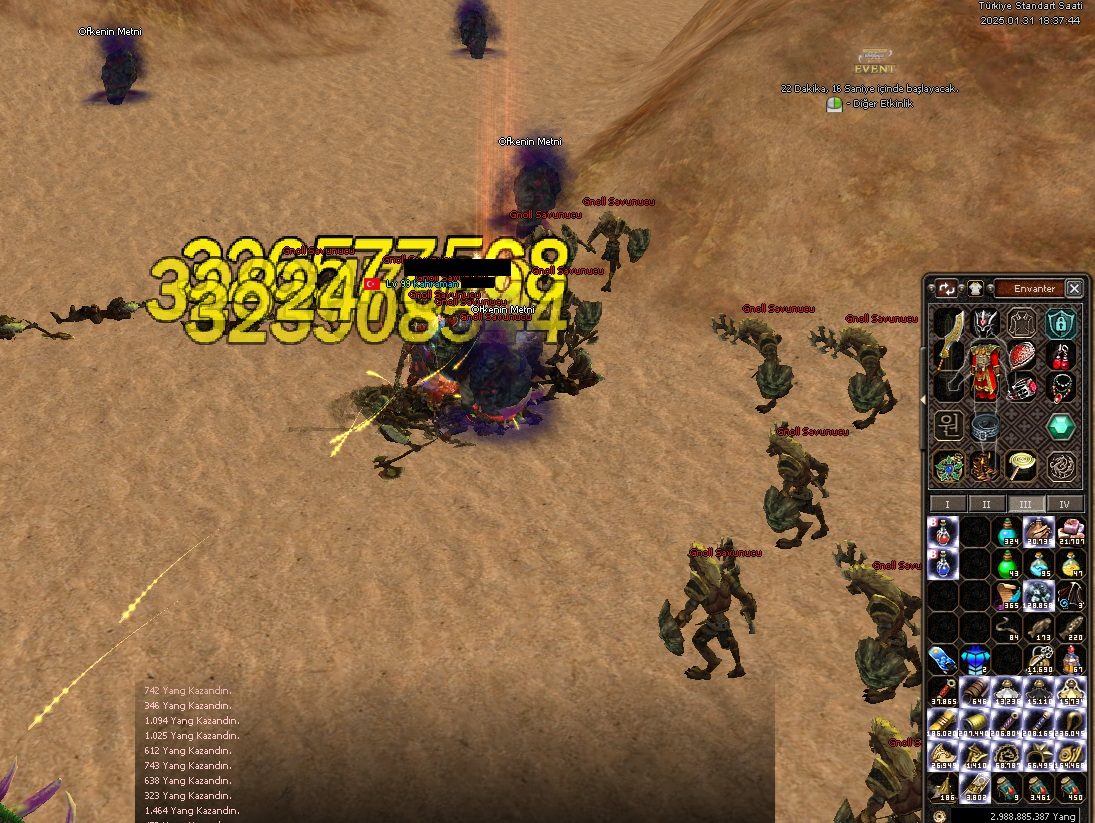
Task: Click the Diğer Etkinlik toggle icon
Action: click(834, 104)
